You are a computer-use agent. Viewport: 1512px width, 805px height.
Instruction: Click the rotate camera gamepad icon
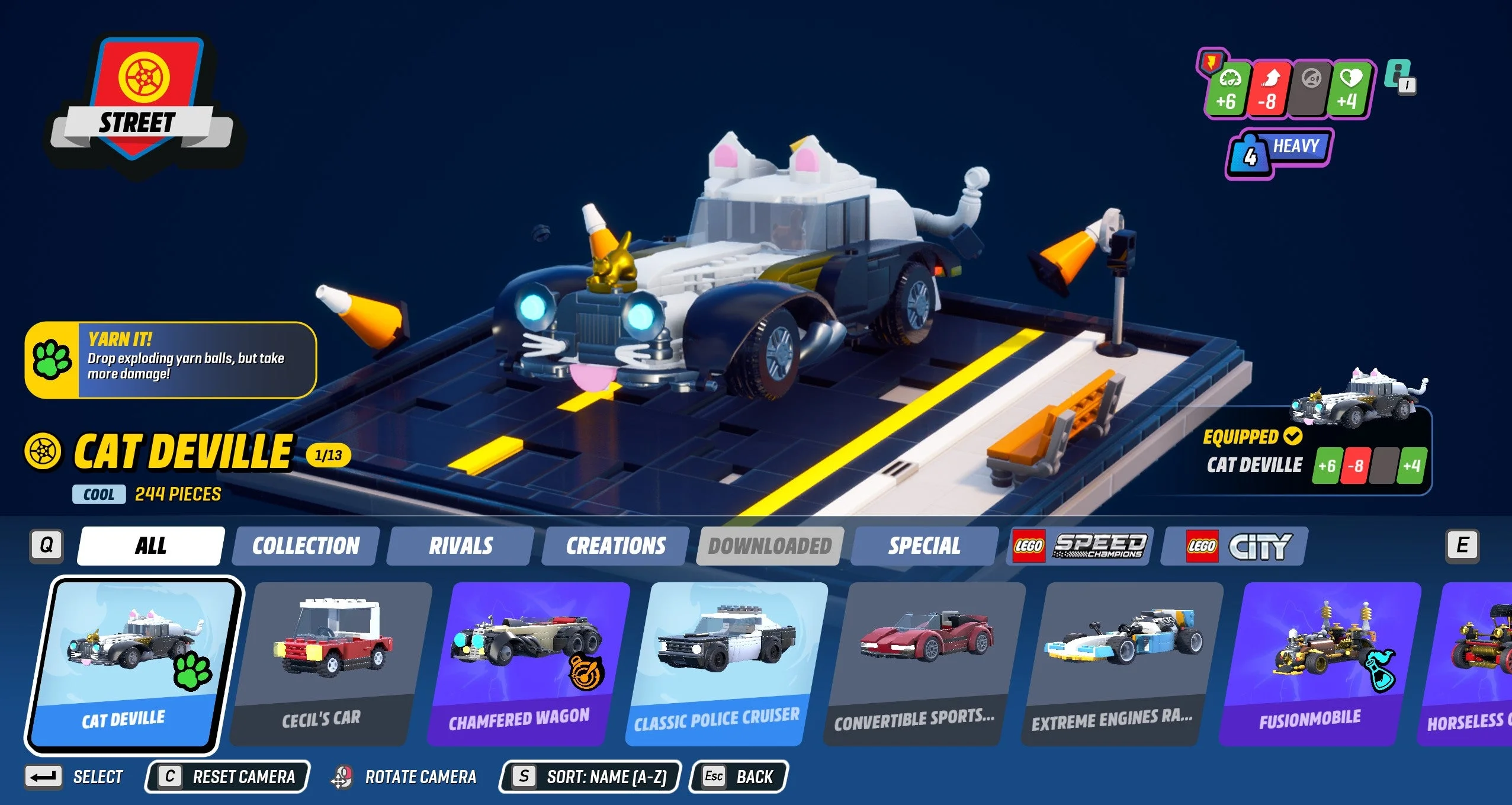[344, 776]
